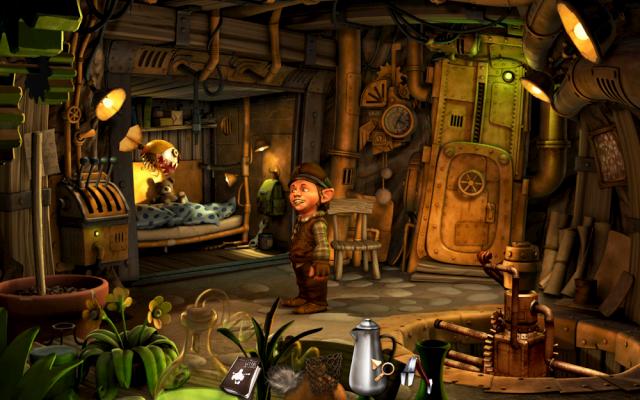Screen dimensions: 640x400
Task: Pick the grey fur tuft from inventory
Action: click(282, 380)
